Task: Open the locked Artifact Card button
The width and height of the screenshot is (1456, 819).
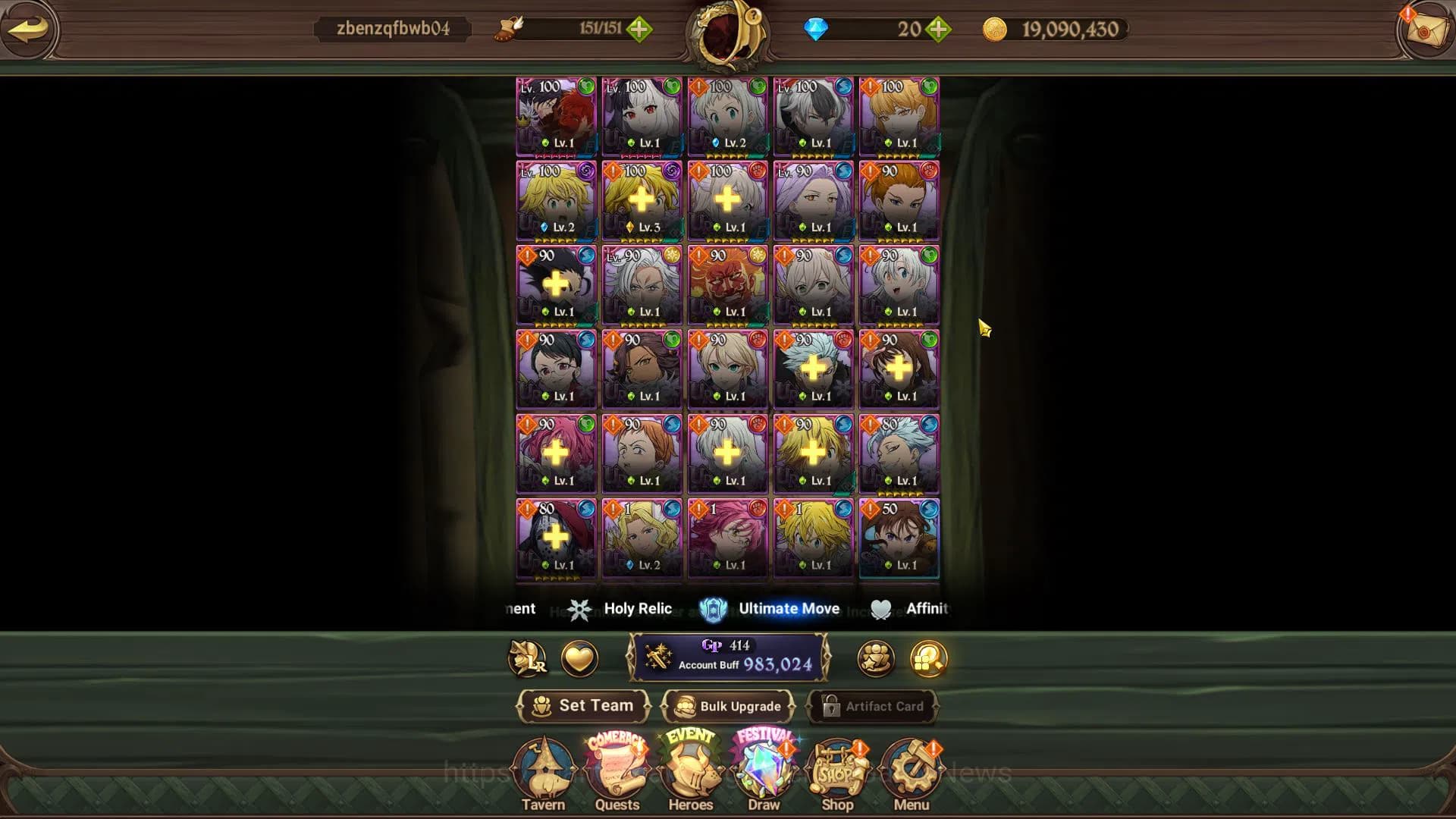Action: (874, 706)
